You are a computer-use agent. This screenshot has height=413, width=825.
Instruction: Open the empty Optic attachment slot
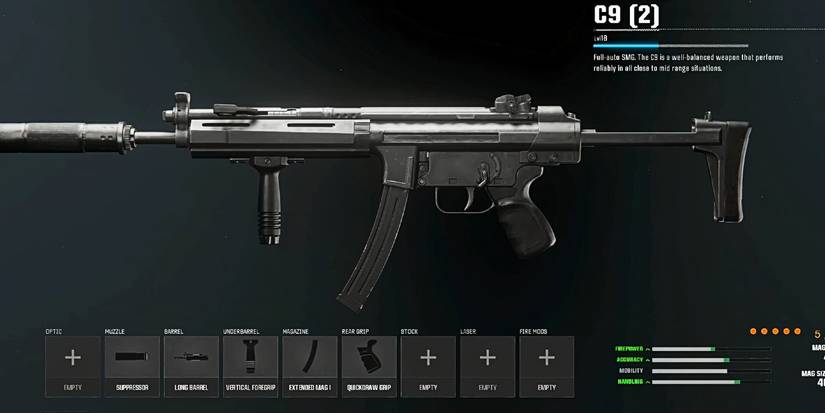[73, 365]
